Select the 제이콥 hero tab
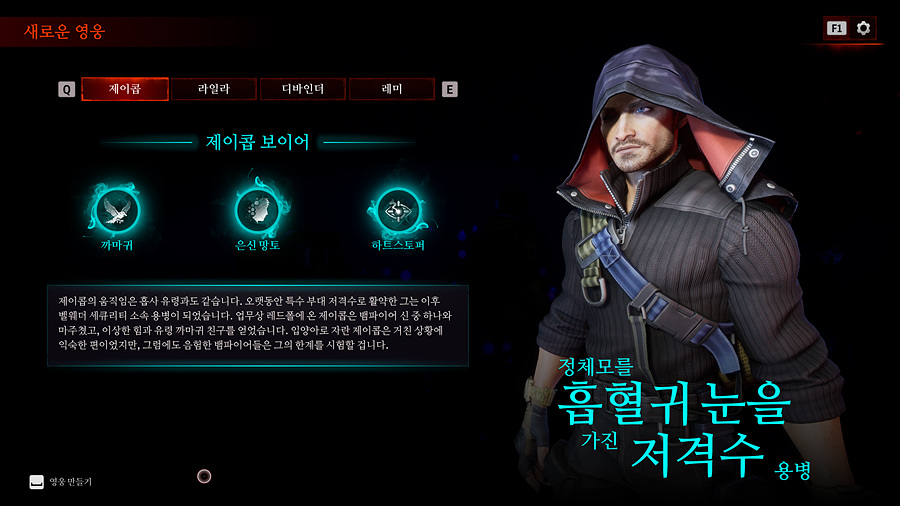This screenshot has height=506, width=900. pyautogui.click(x=125, y=89)
